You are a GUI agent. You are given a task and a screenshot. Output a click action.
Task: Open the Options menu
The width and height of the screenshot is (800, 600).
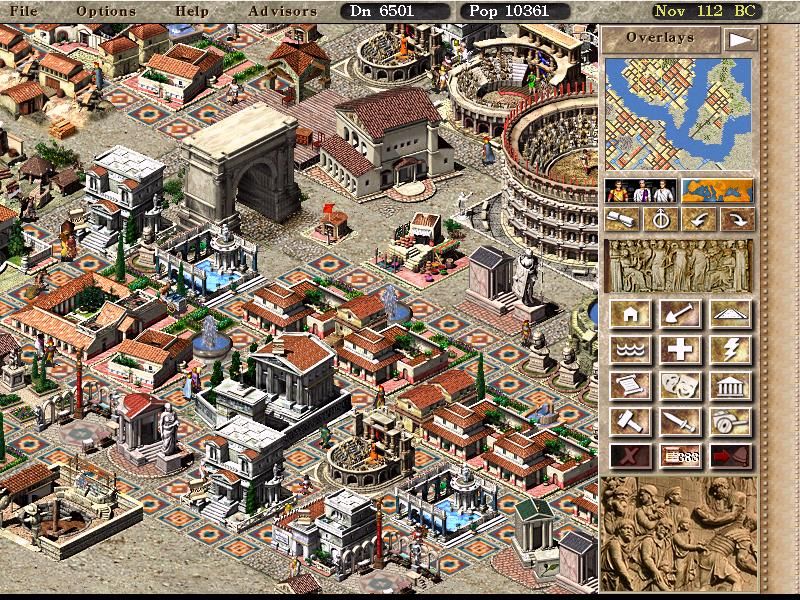click(x=105, y=11)
